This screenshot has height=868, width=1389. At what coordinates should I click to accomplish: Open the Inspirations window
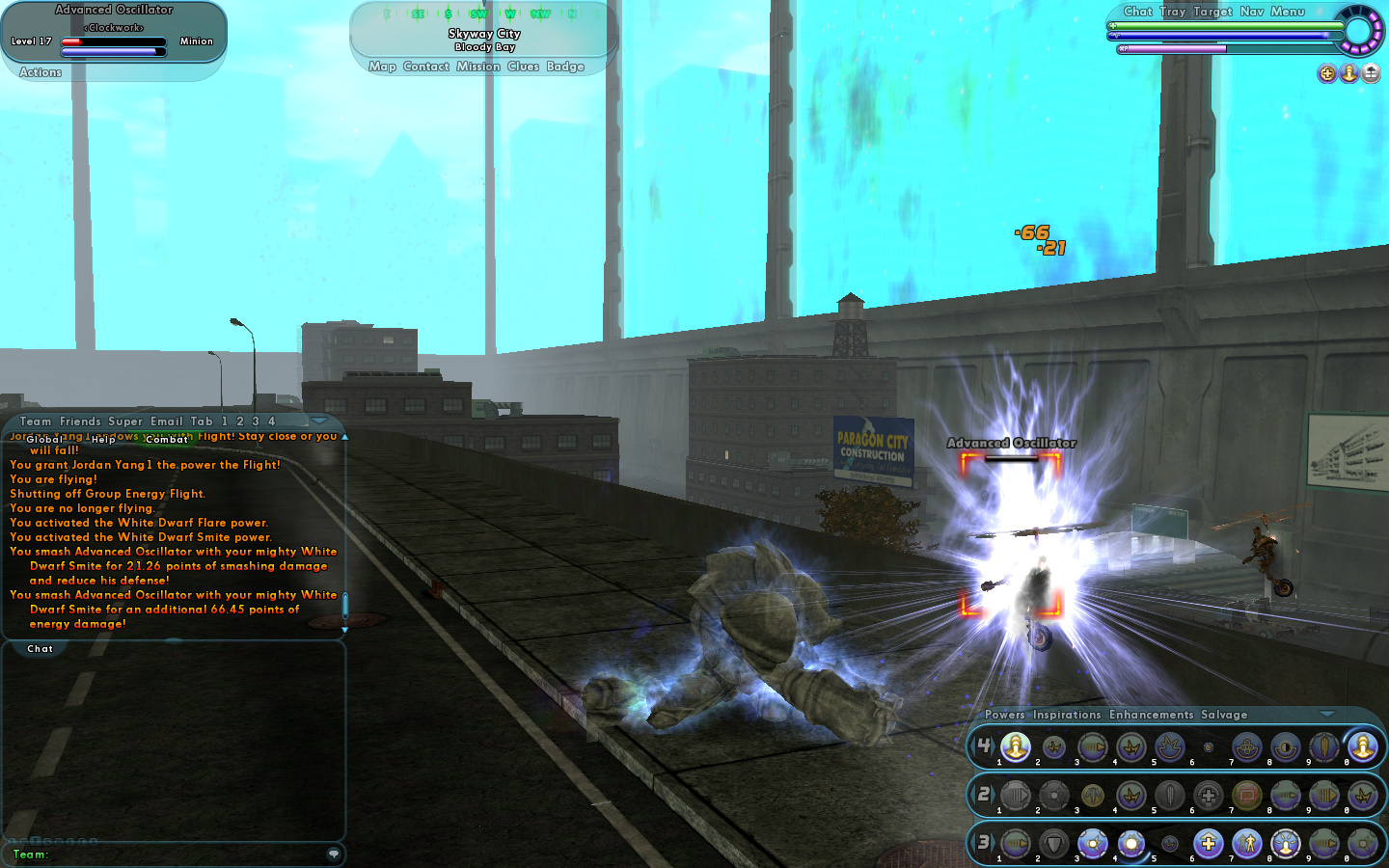tap(1067, 715)
